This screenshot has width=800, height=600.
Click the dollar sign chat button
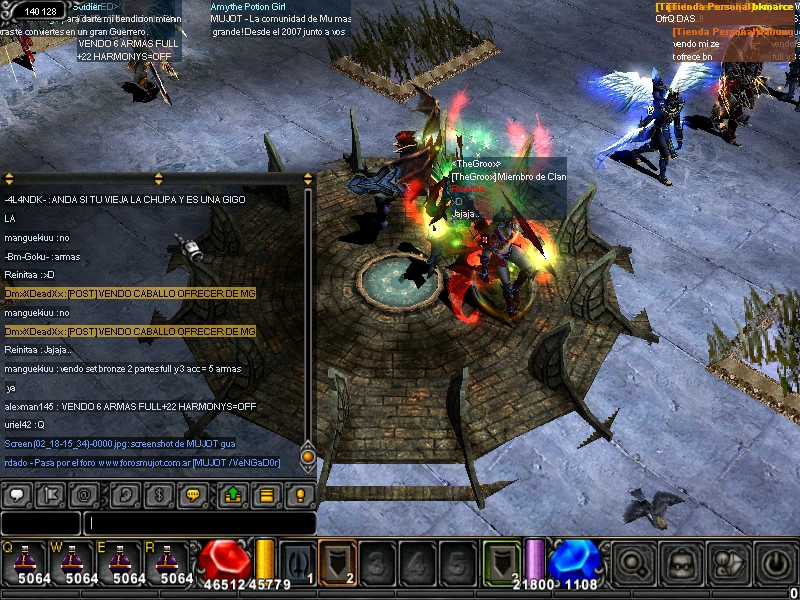158,495
